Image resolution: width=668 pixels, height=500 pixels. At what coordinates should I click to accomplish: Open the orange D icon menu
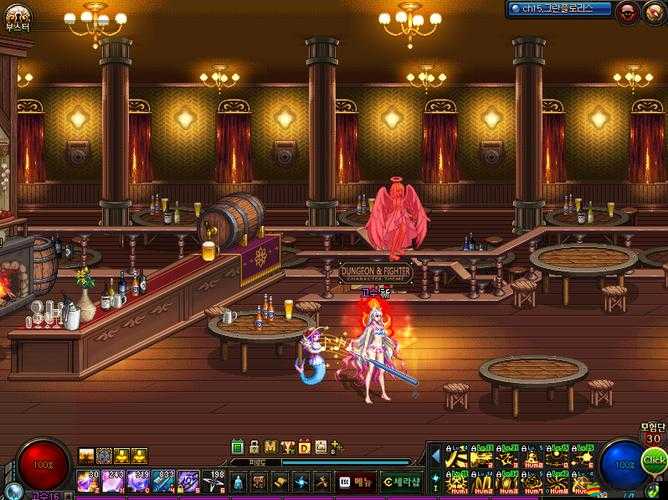304,447
